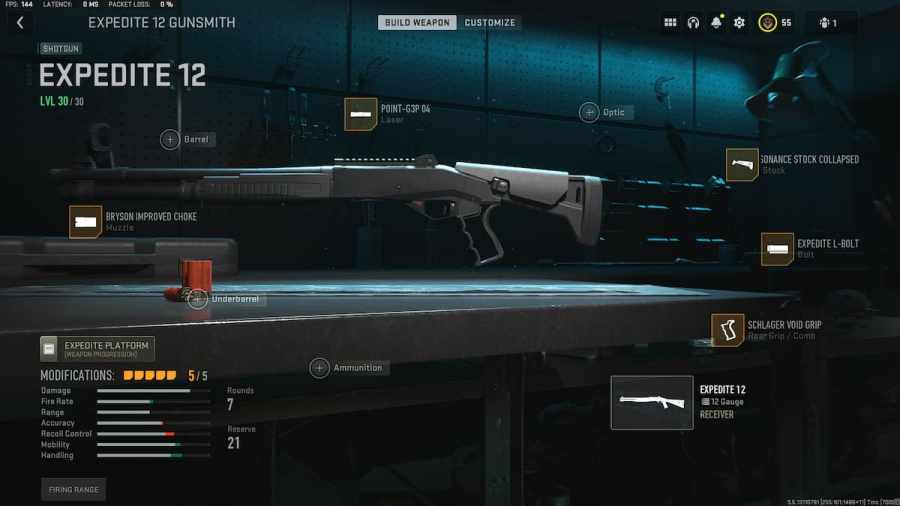The width and height of the screenshot is (900, 506).
Task: Open the Schlager Void Grip slot
Action: 728,330
